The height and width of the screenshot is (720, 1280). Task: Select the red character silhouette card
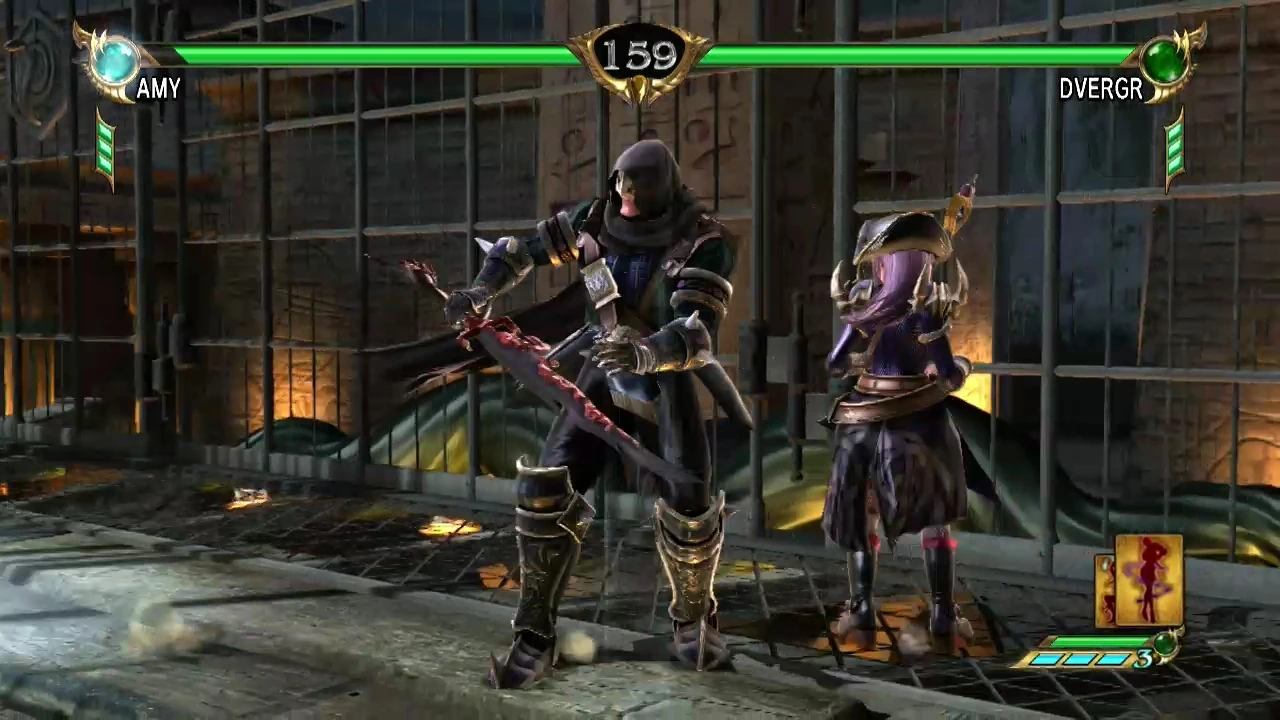tap(1148, 580)
